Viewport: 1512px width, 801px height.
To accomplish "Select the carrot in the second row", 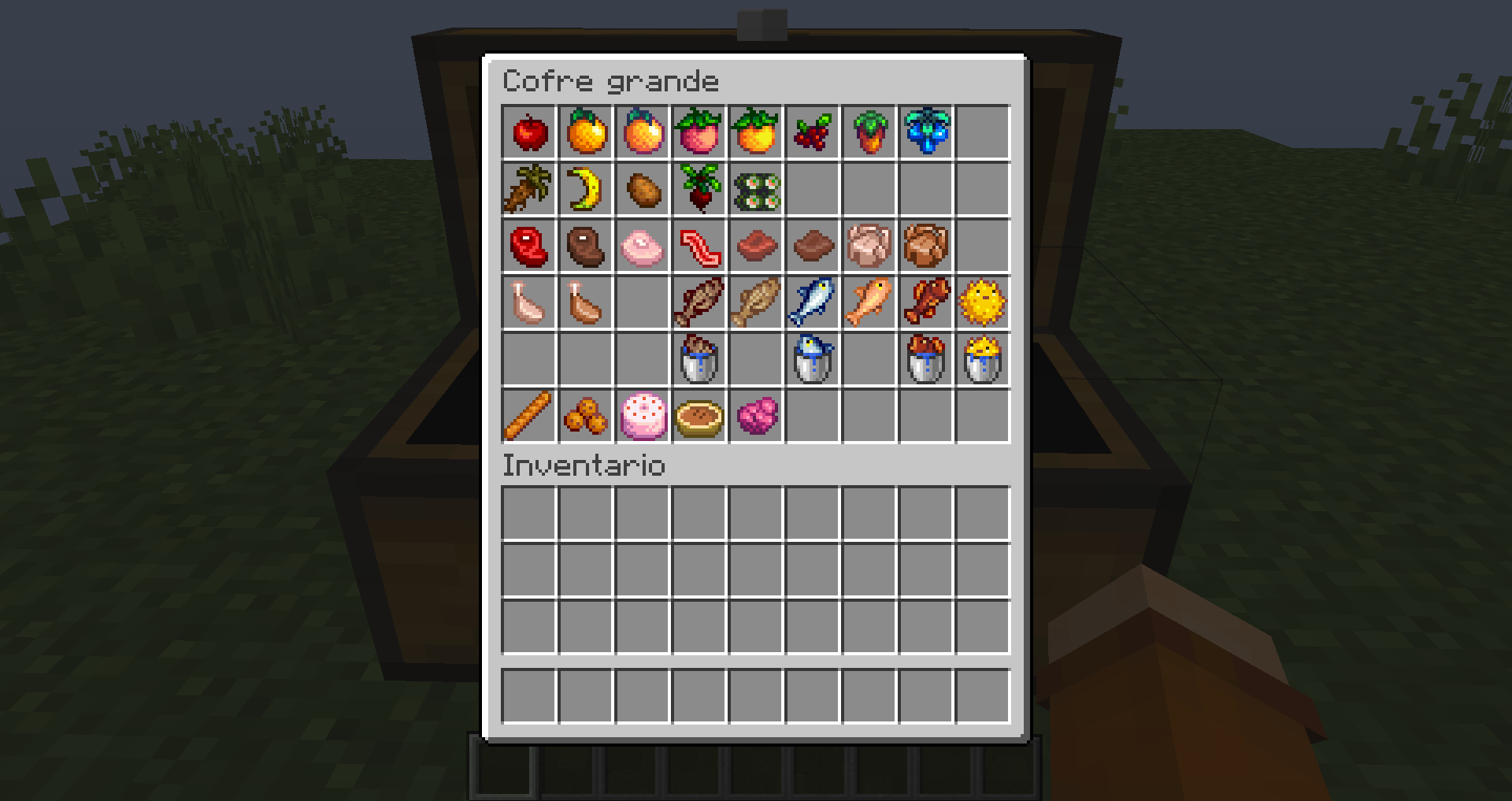I will (529, 188).
